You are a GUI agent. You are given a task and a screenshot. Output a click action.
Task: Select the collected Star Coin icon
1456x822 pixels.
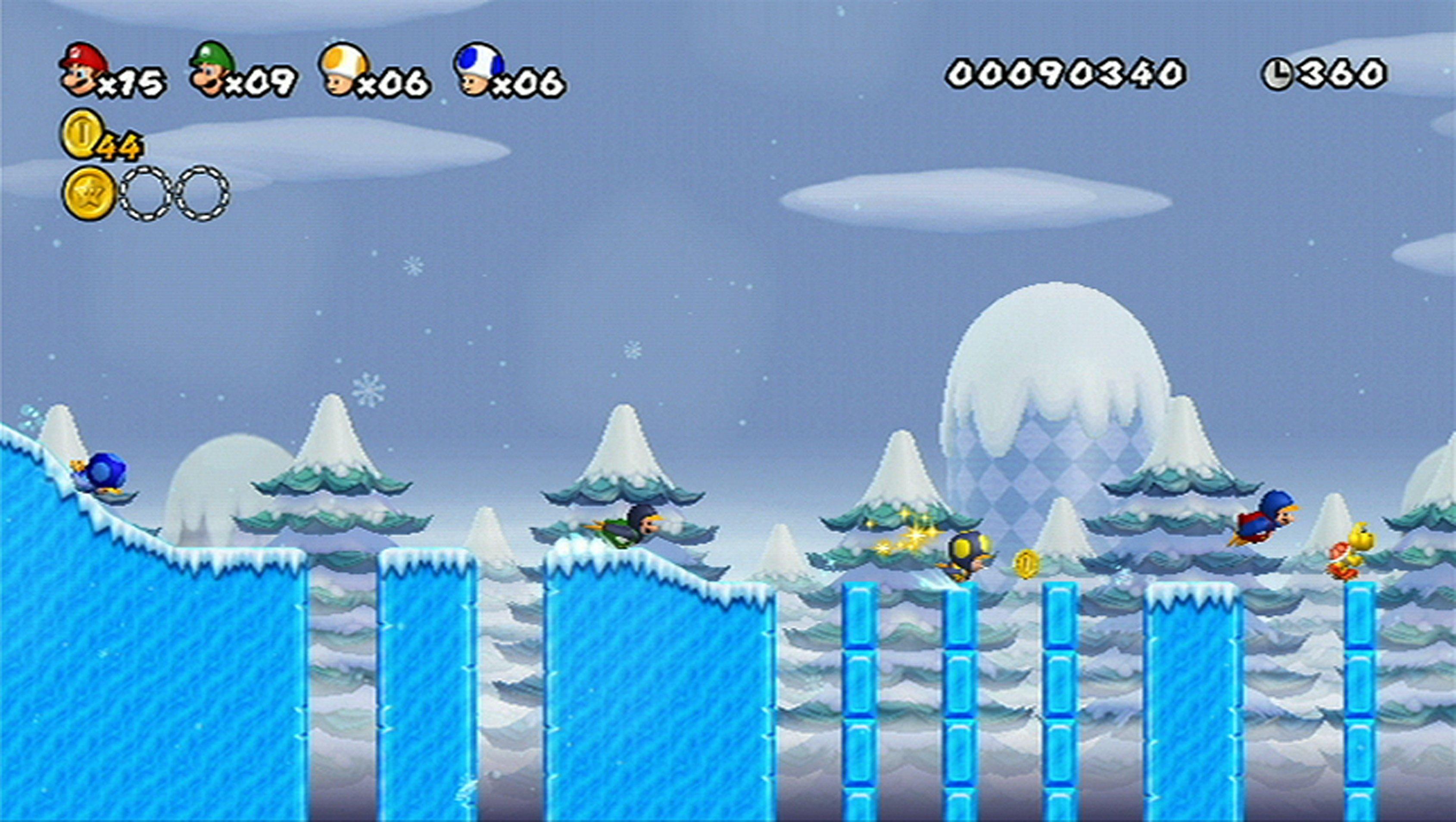pyautogui.click(x=89, y=194)
